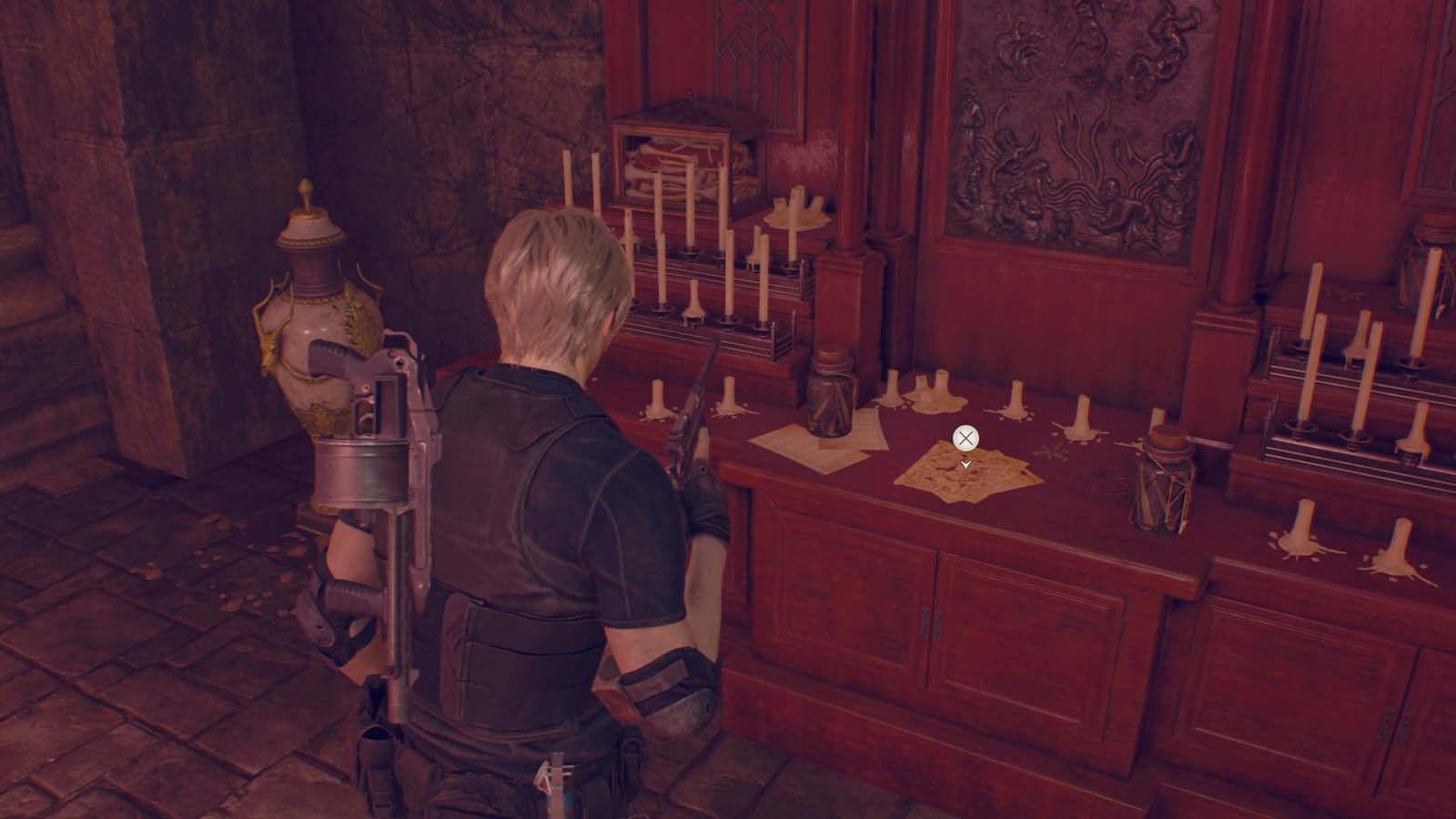Click the X interaction prompt button
Screen dimensions: 1456x819
coord(965,438)
